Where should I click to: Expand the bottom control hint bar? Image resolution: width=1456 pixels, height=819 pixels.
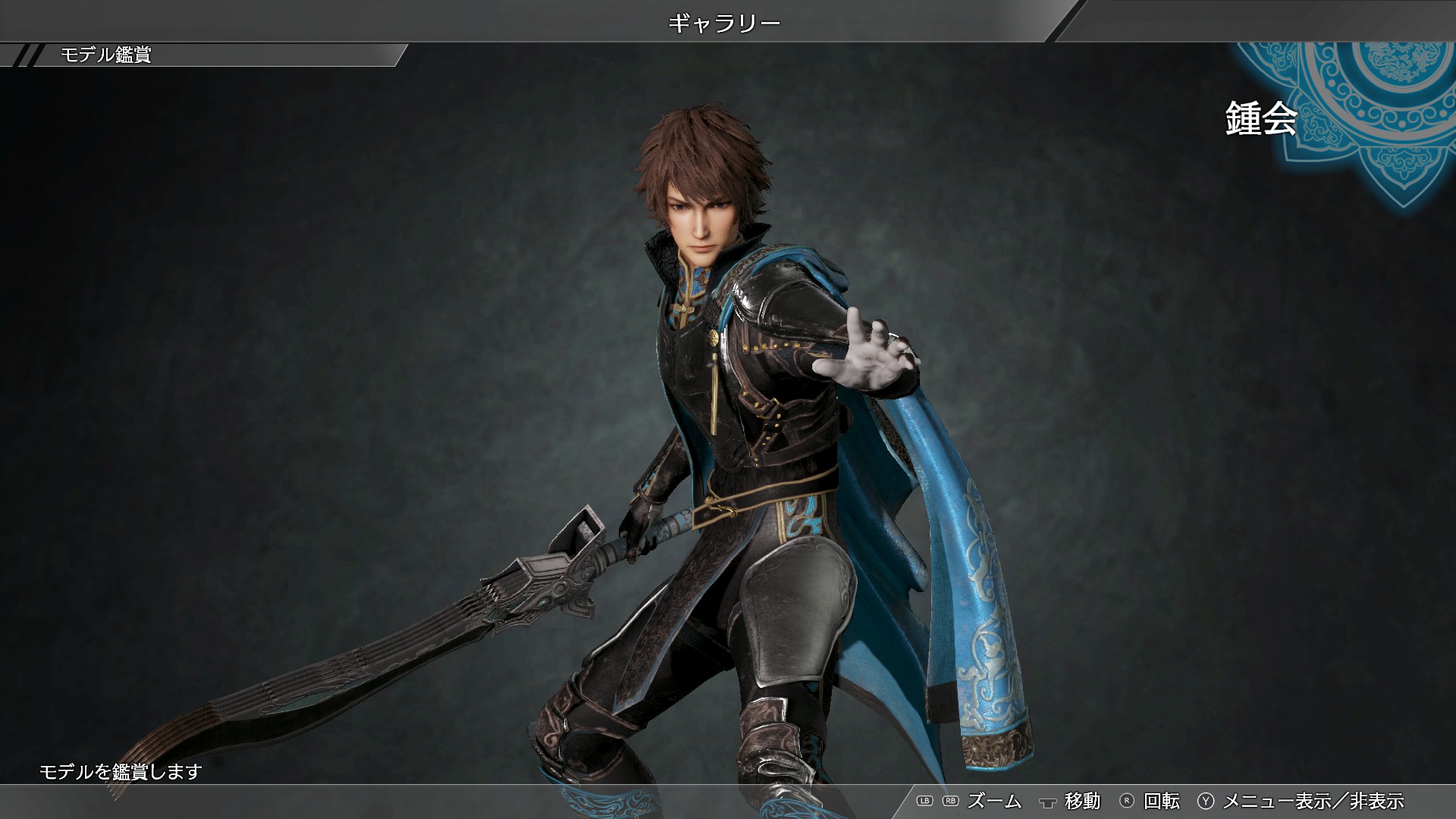[x=1175, y=801]
